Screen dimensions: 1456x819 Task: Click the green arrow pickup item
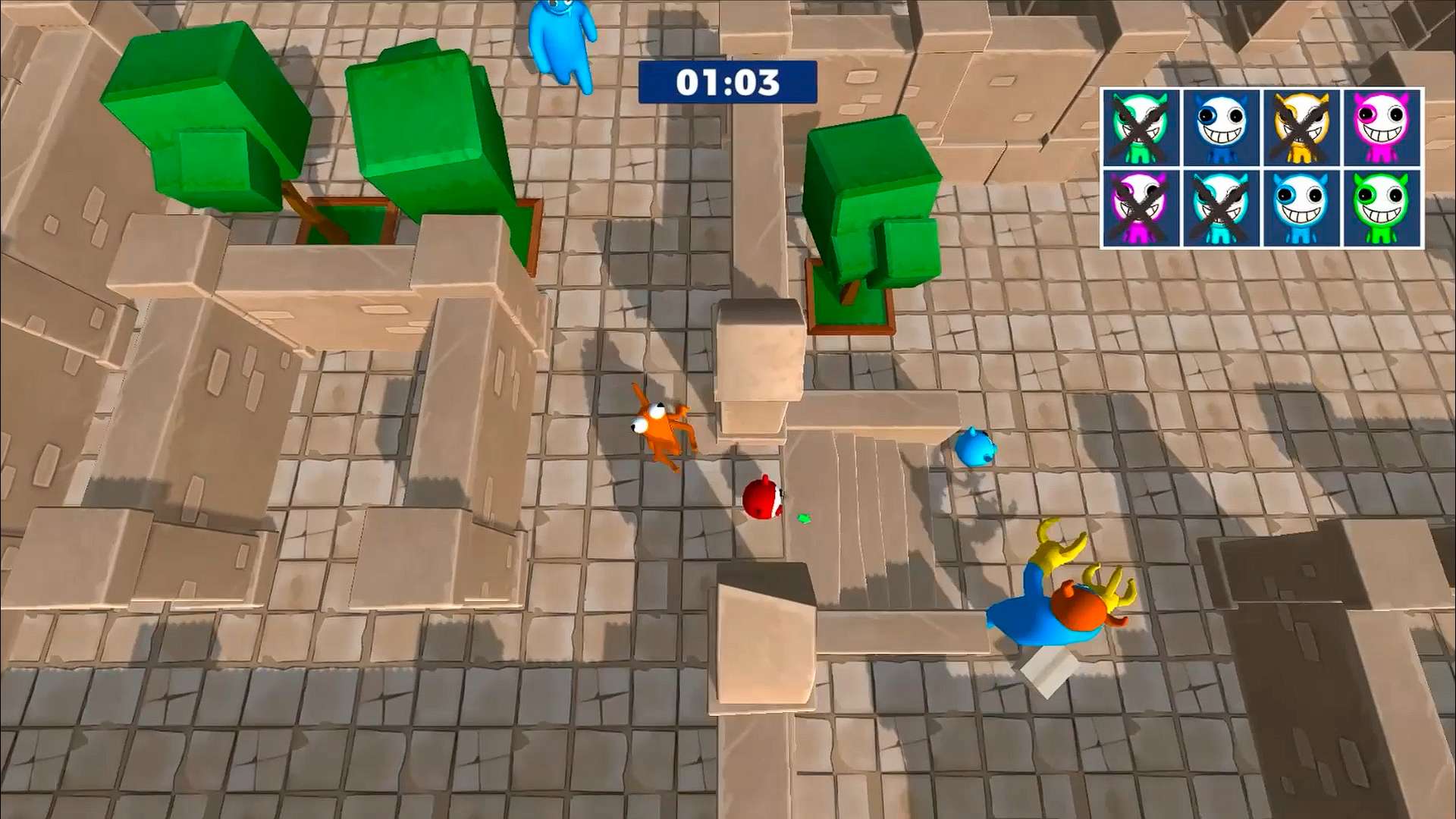[804, 519]
